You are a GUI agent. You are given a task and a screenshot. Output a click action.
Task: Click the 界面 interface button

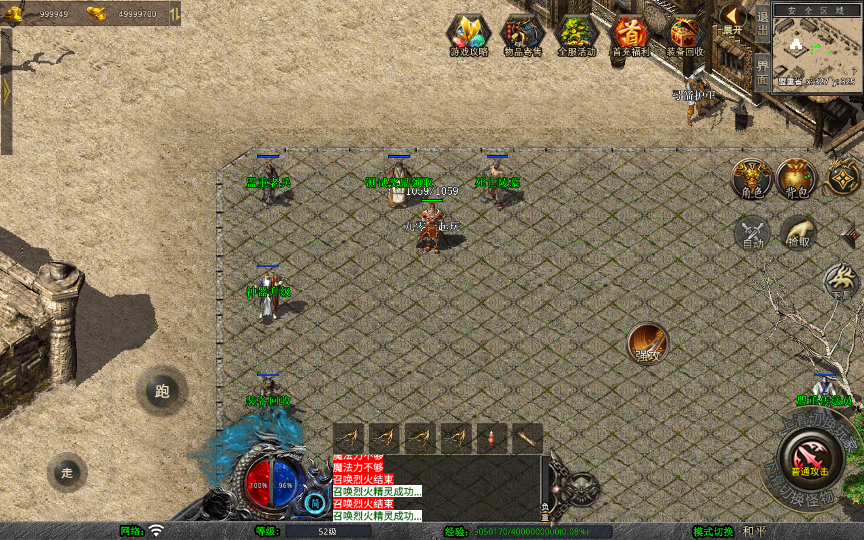point(762,72)
